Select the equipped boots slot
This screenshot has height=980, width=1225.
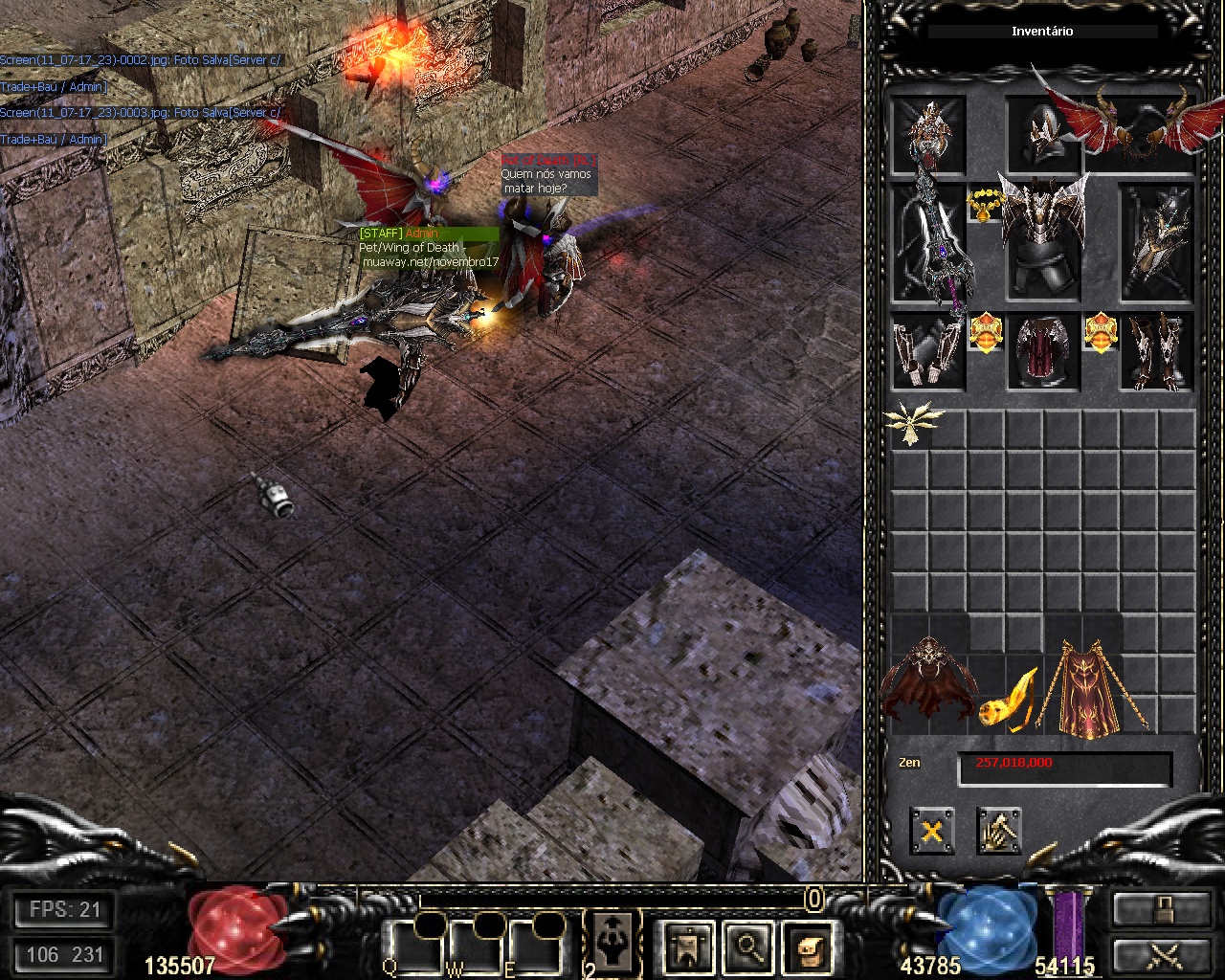pyautogui.click(x=1156, y=351)
